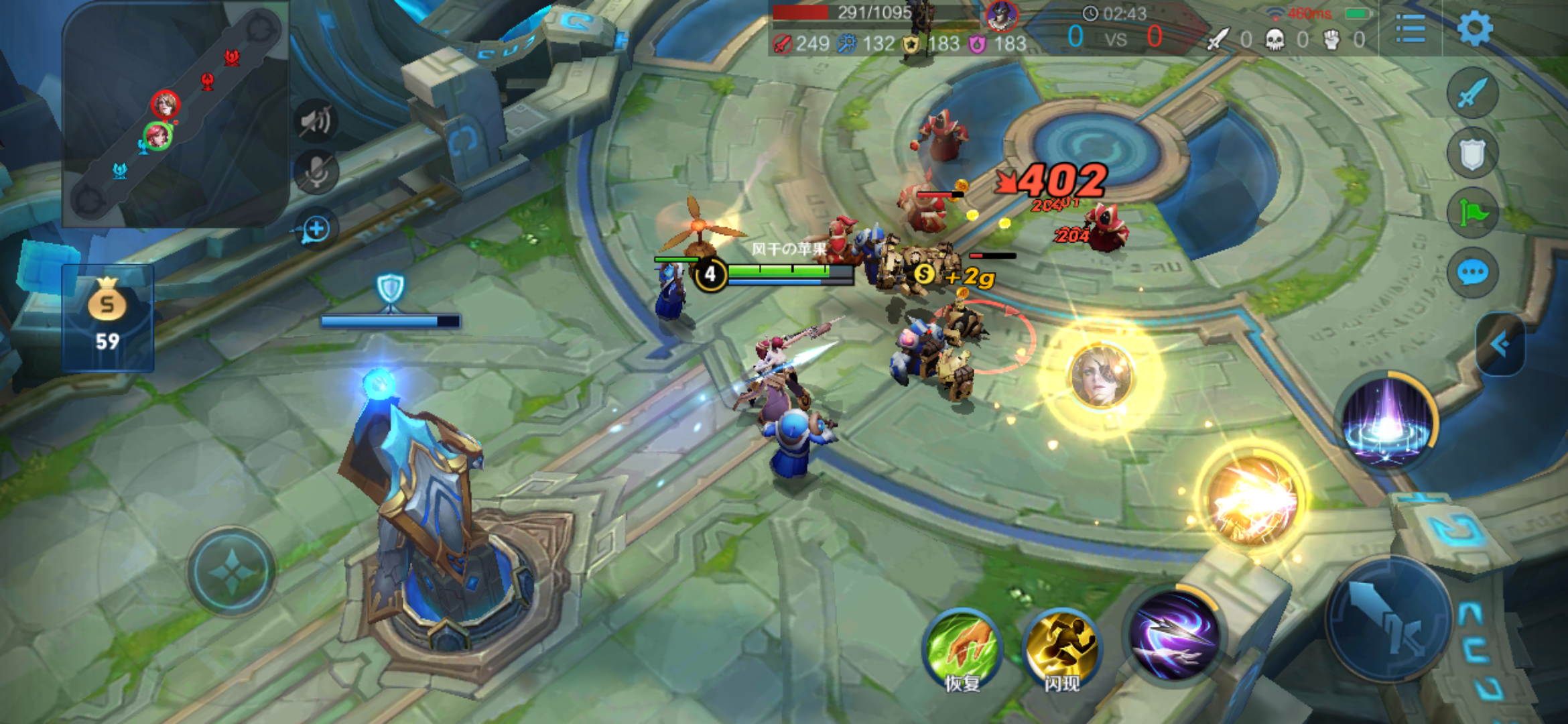Open the chat bubble quick messages

tap(1472, 273)
